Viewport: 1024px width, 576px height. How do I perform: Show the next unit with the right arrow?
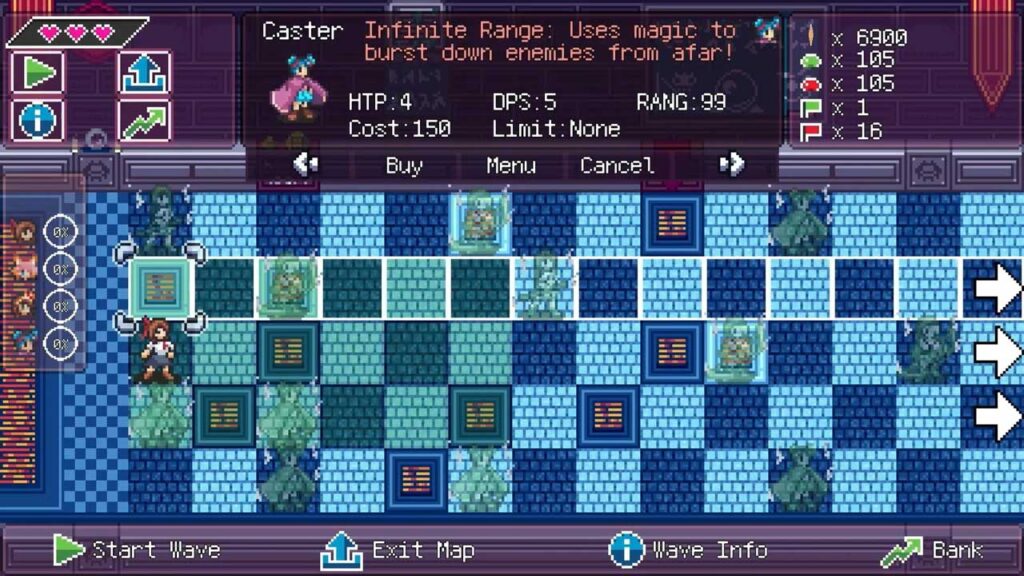(x=732, y=164)
